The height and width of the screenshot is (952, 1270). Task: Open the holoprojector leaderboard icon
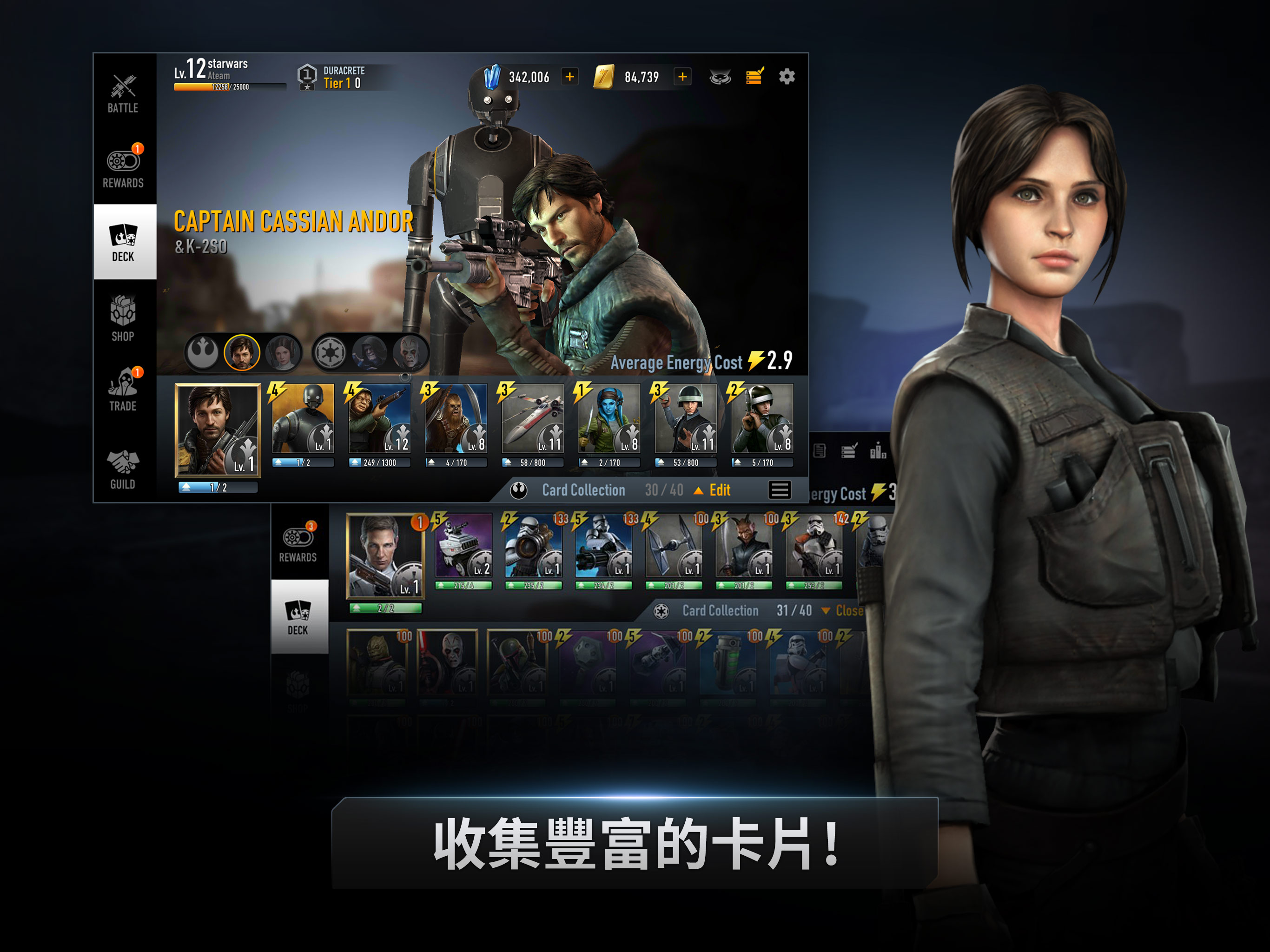point(720,76)
